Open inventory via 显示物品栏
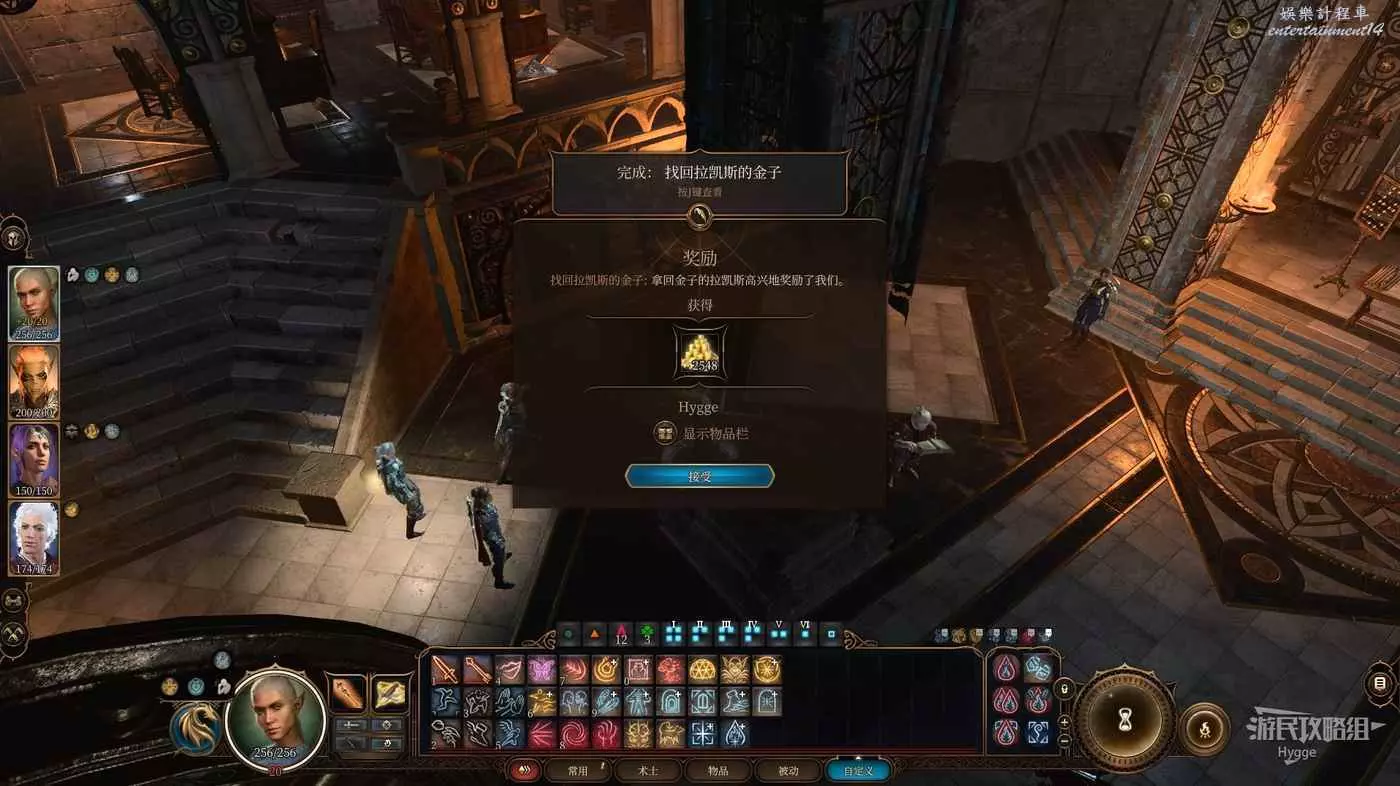The height and width of the screenshot is (786, 1400). pyautogui.click(x=701, y=433)
